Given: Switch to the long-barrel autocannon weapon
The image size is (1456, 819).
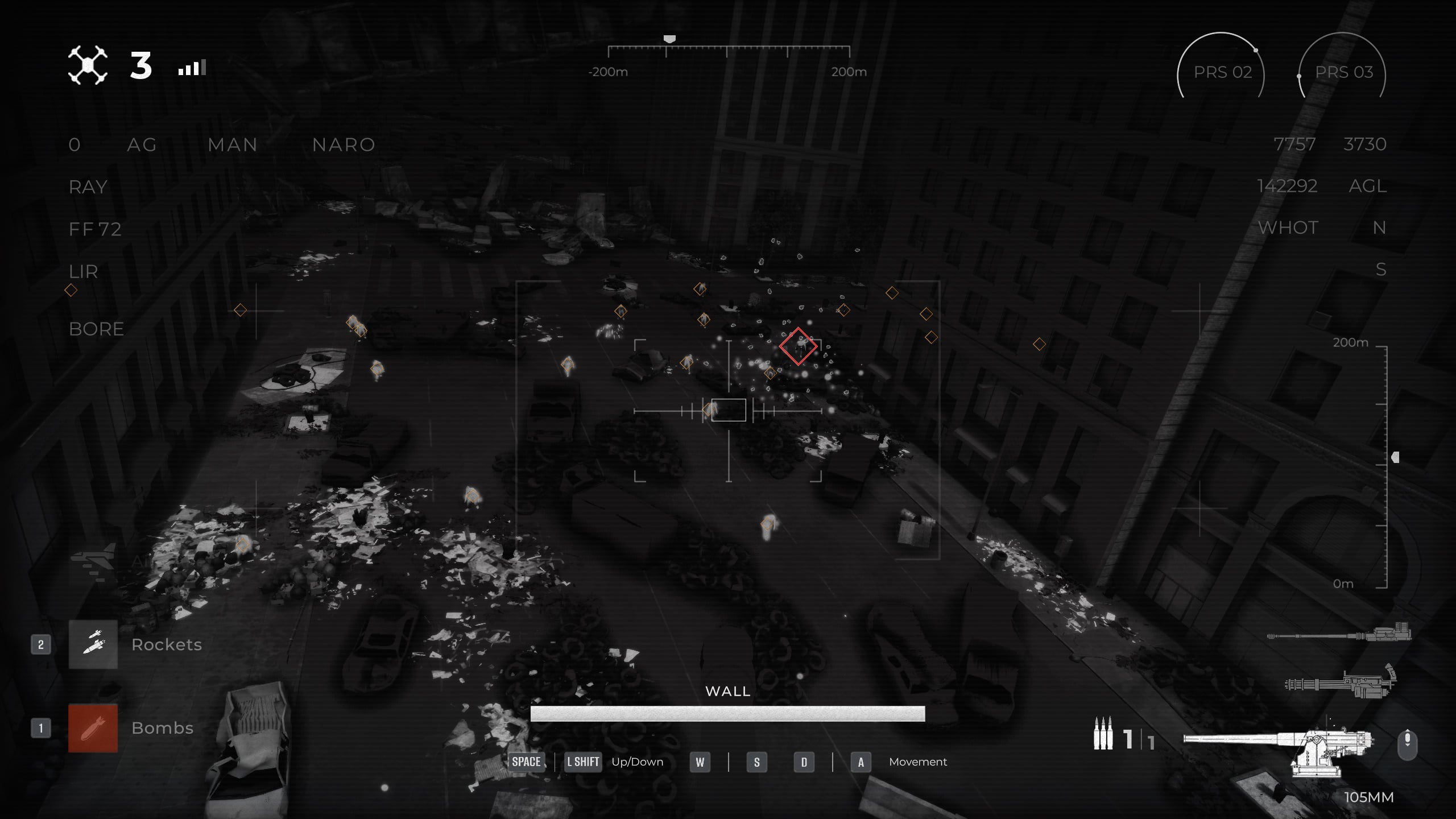Looking at the screenshot, I should (x=1339, y=634).
